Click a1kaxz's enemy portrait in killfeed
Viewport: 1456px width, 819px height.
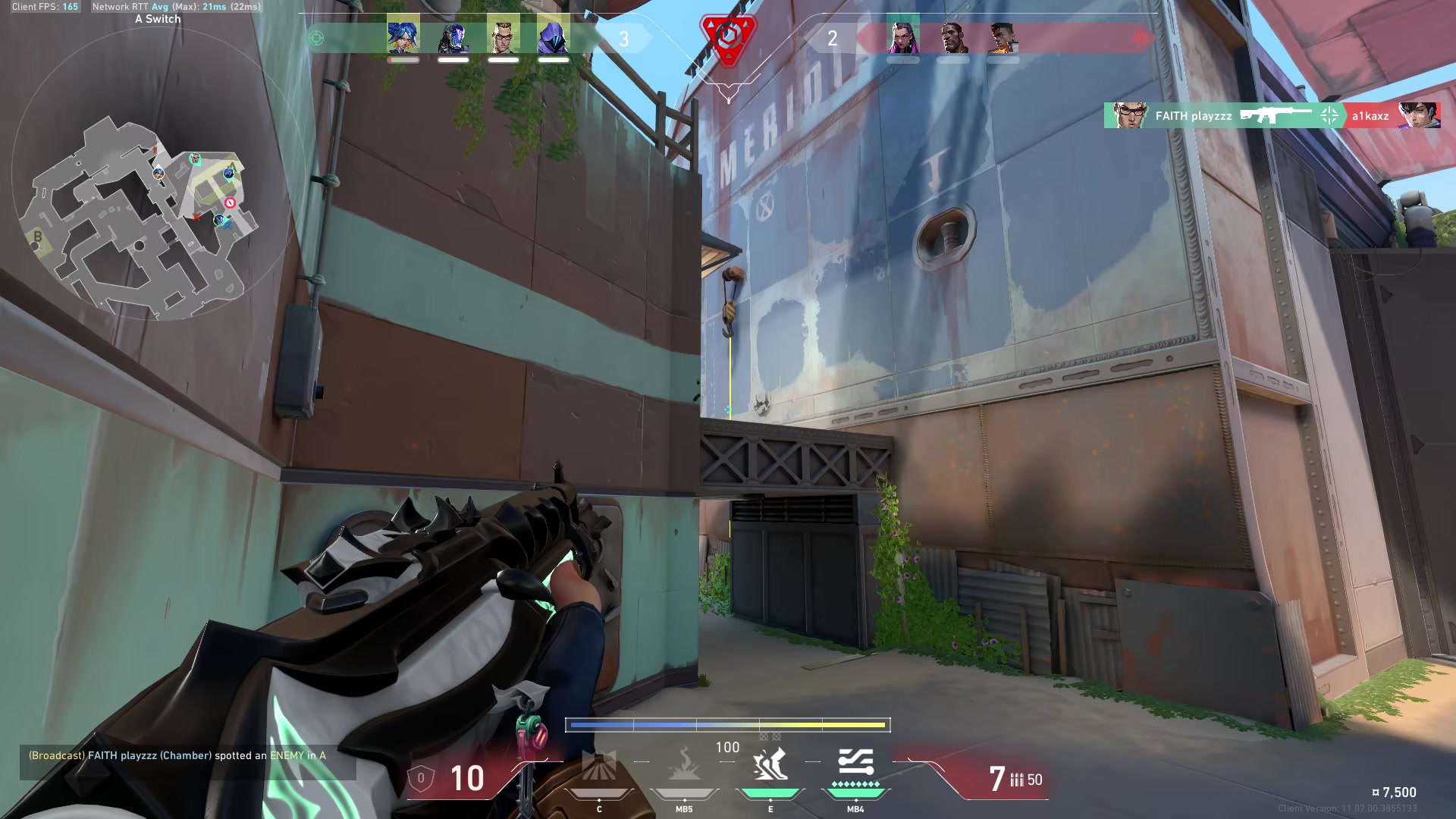coord(1424,115)
